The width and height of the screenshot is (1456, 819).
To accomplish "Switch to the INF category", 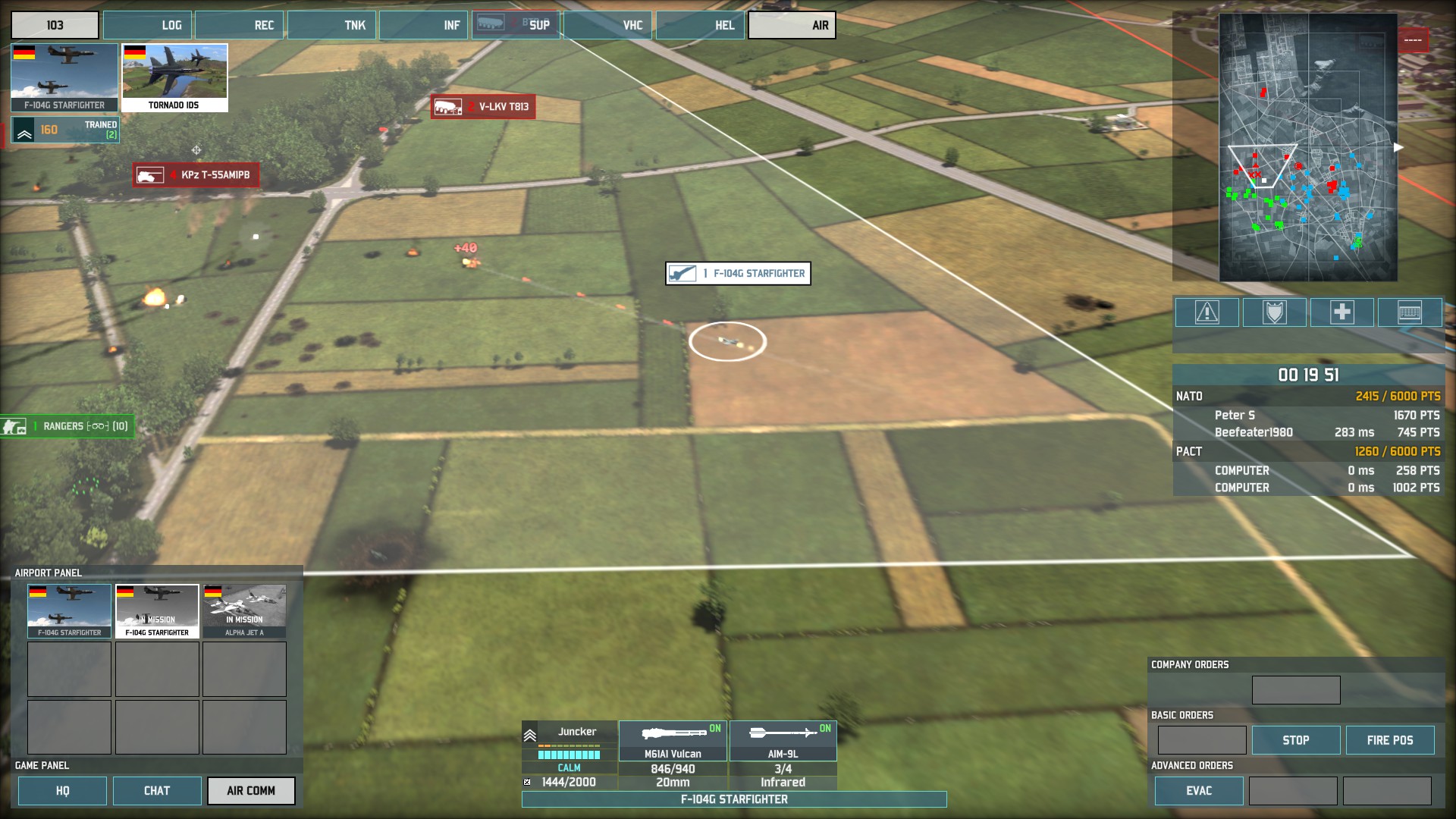I will [424, 25].
